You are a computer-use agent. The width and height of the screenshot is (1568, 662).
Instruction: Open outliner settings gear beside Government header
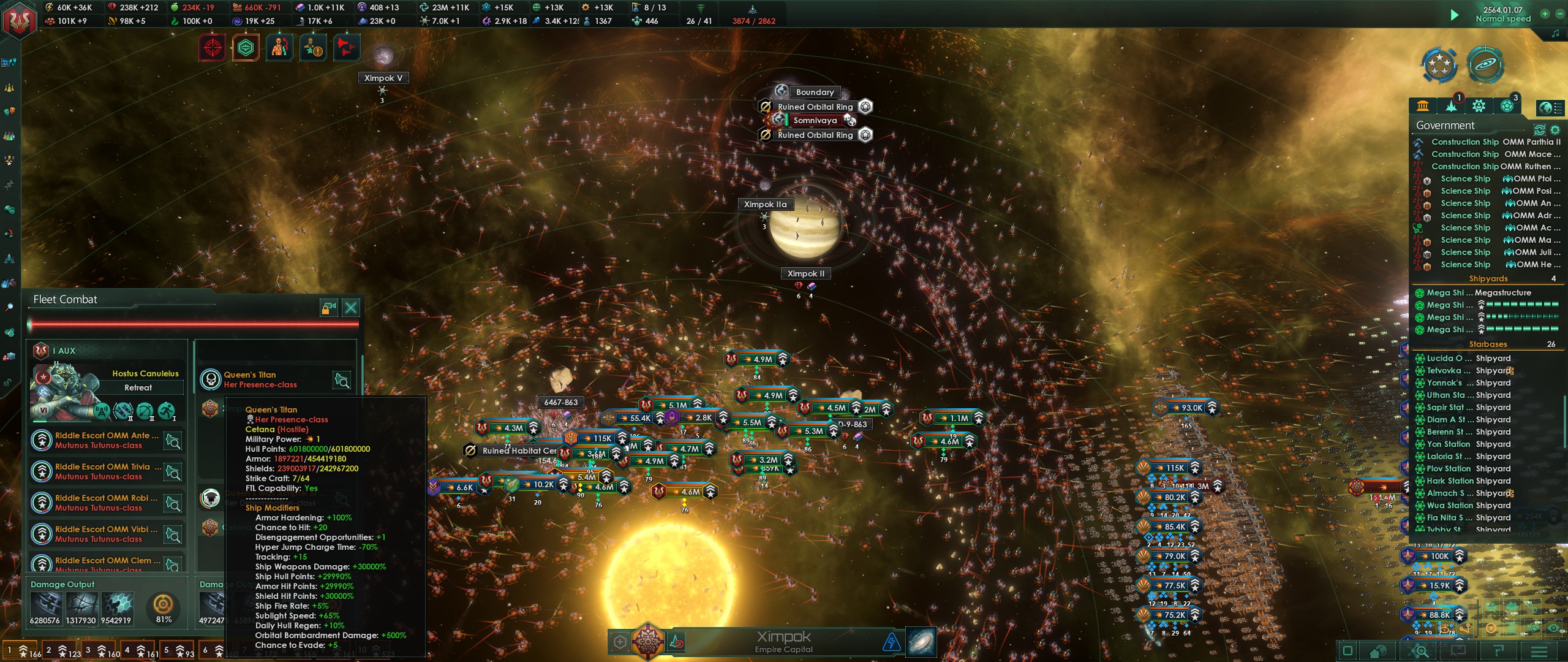[x=1556, y=131]
